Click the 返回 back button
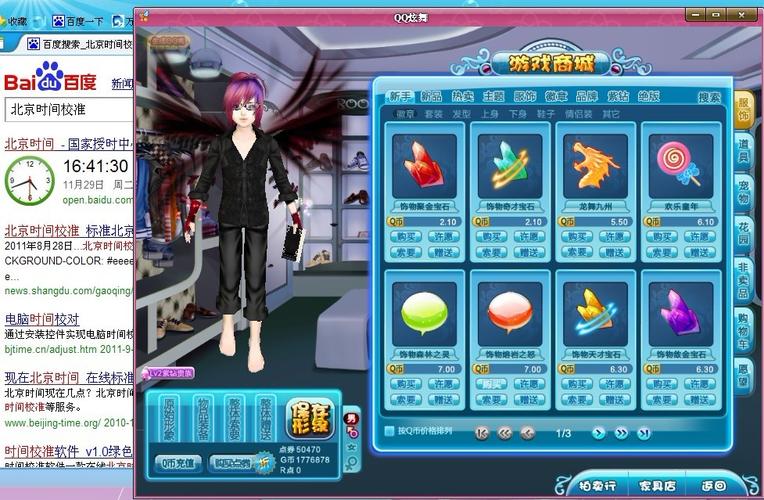Viewport: 764px width, 500px height. tap(714, 486)
